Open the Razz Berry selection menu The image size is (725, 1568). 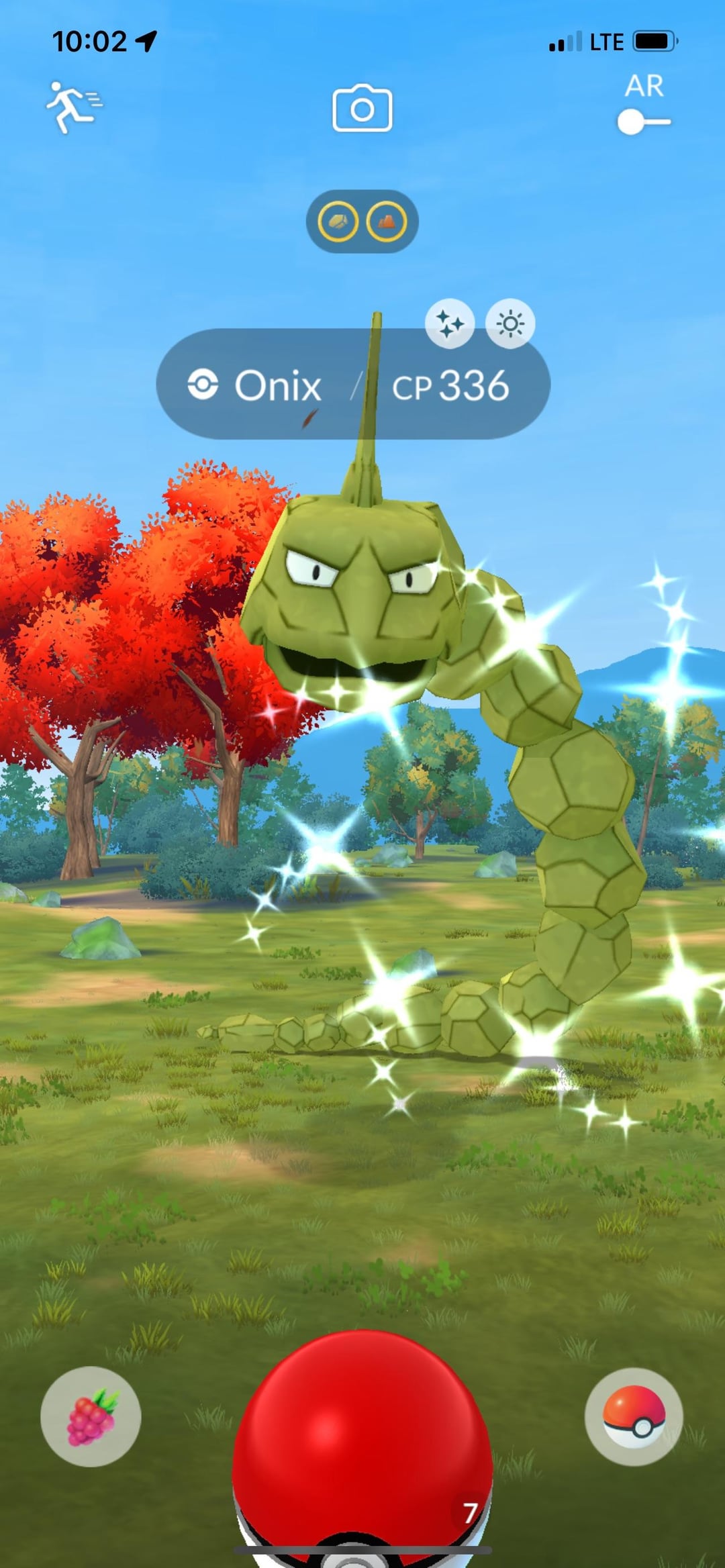tap(91, 1416)
